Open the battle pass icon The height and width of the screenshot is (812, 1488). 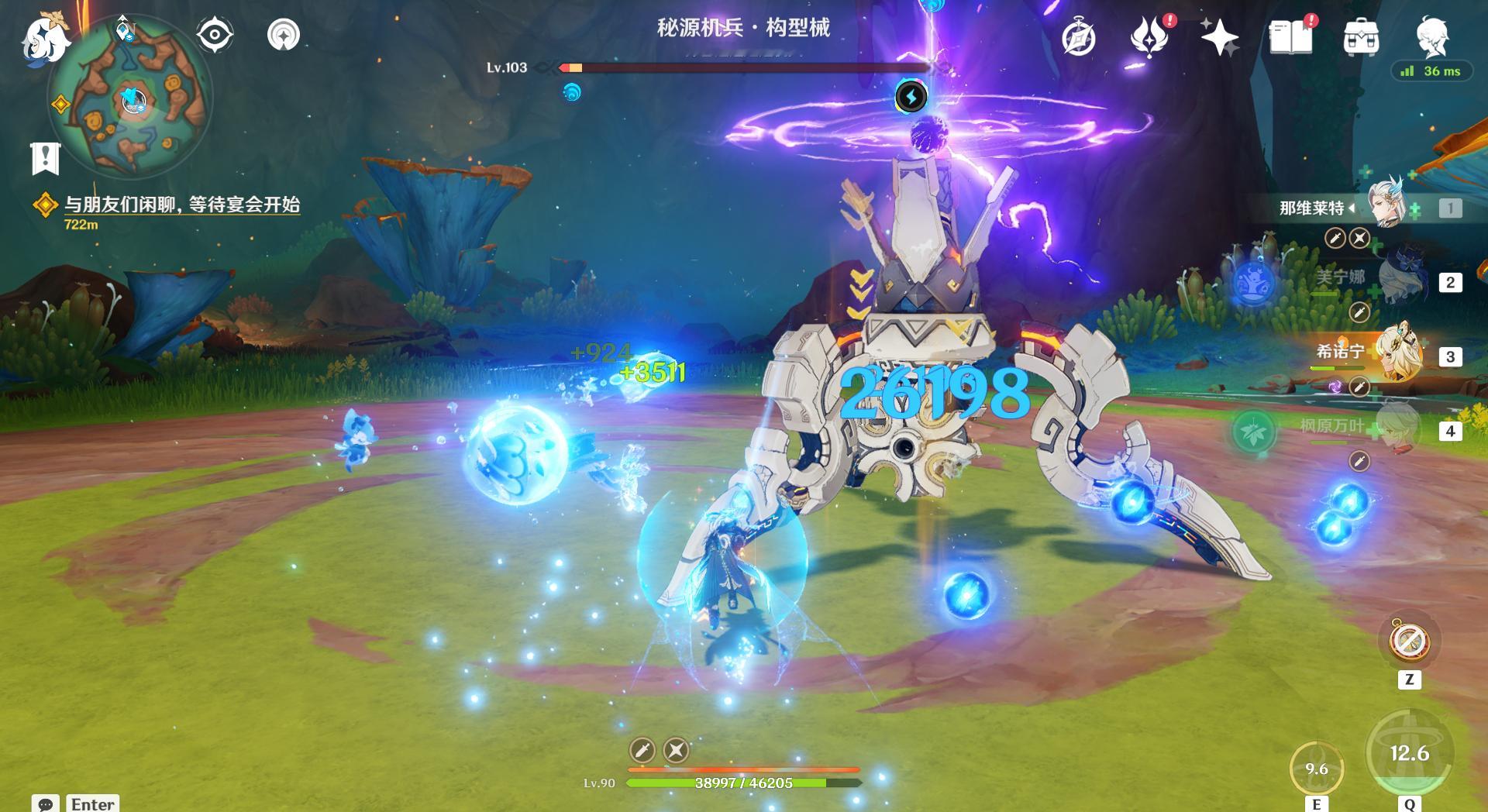pyautogui.click(x=1149, y=36)
